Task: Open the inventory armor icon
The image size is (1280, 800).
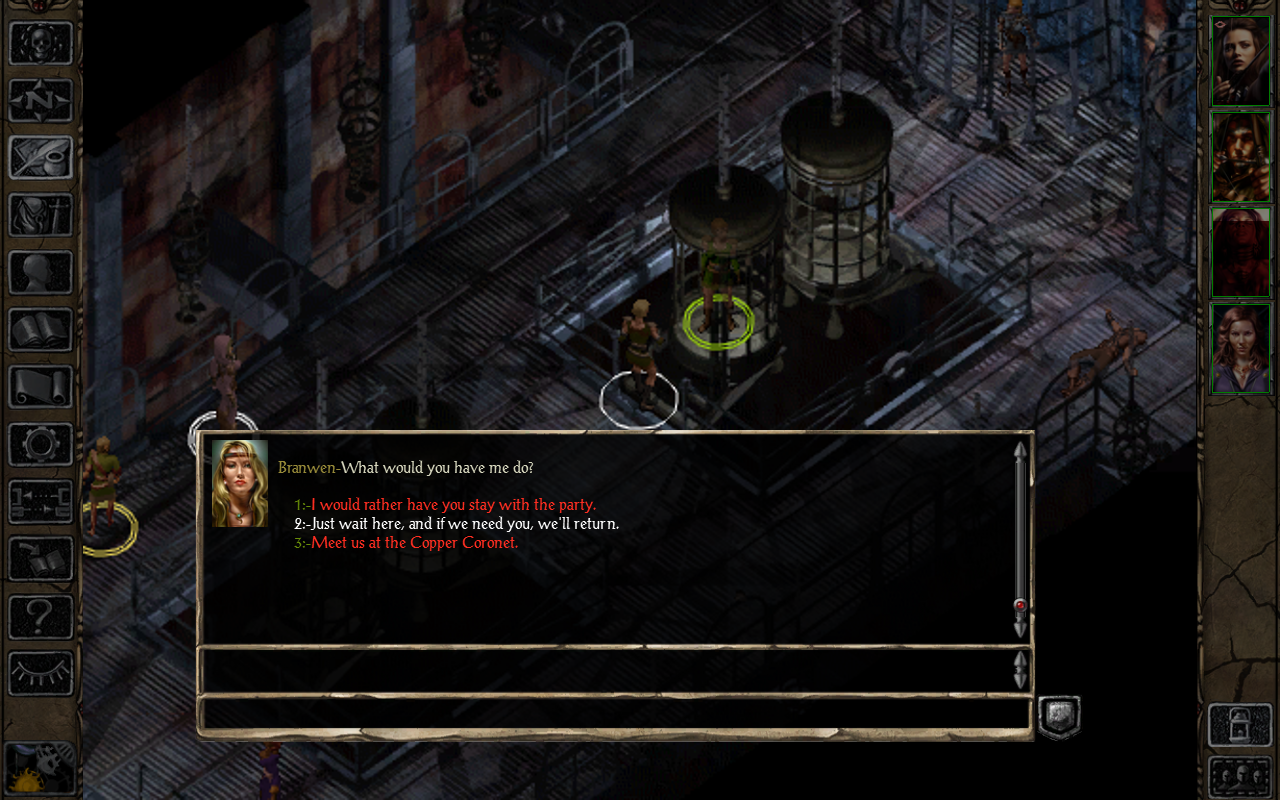Action: pyautogui.click(x=41, y=215)
